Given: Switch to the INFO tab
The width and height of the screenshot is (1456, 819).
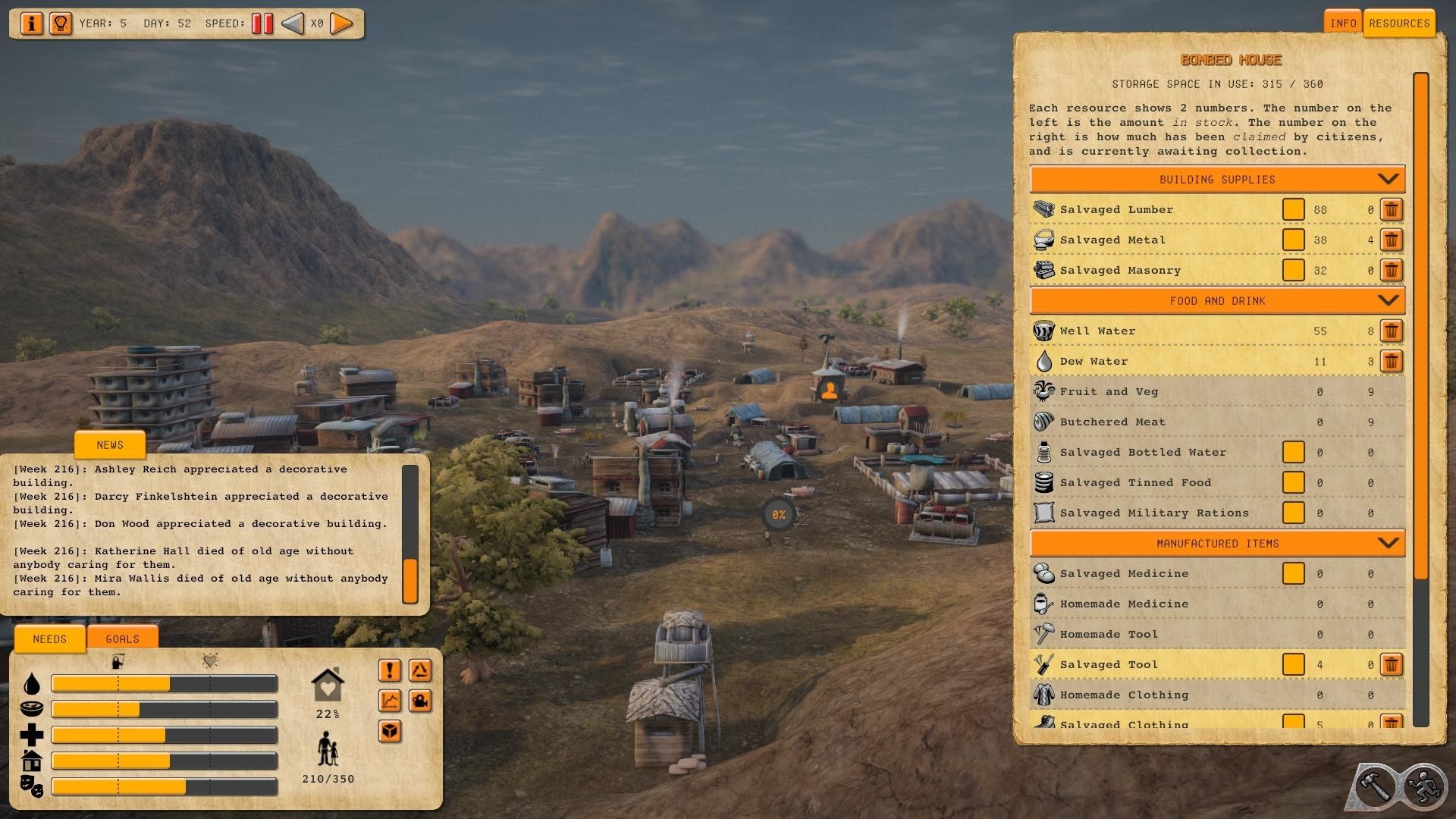Looking at the screenshot, I should tap(1343, 24).
